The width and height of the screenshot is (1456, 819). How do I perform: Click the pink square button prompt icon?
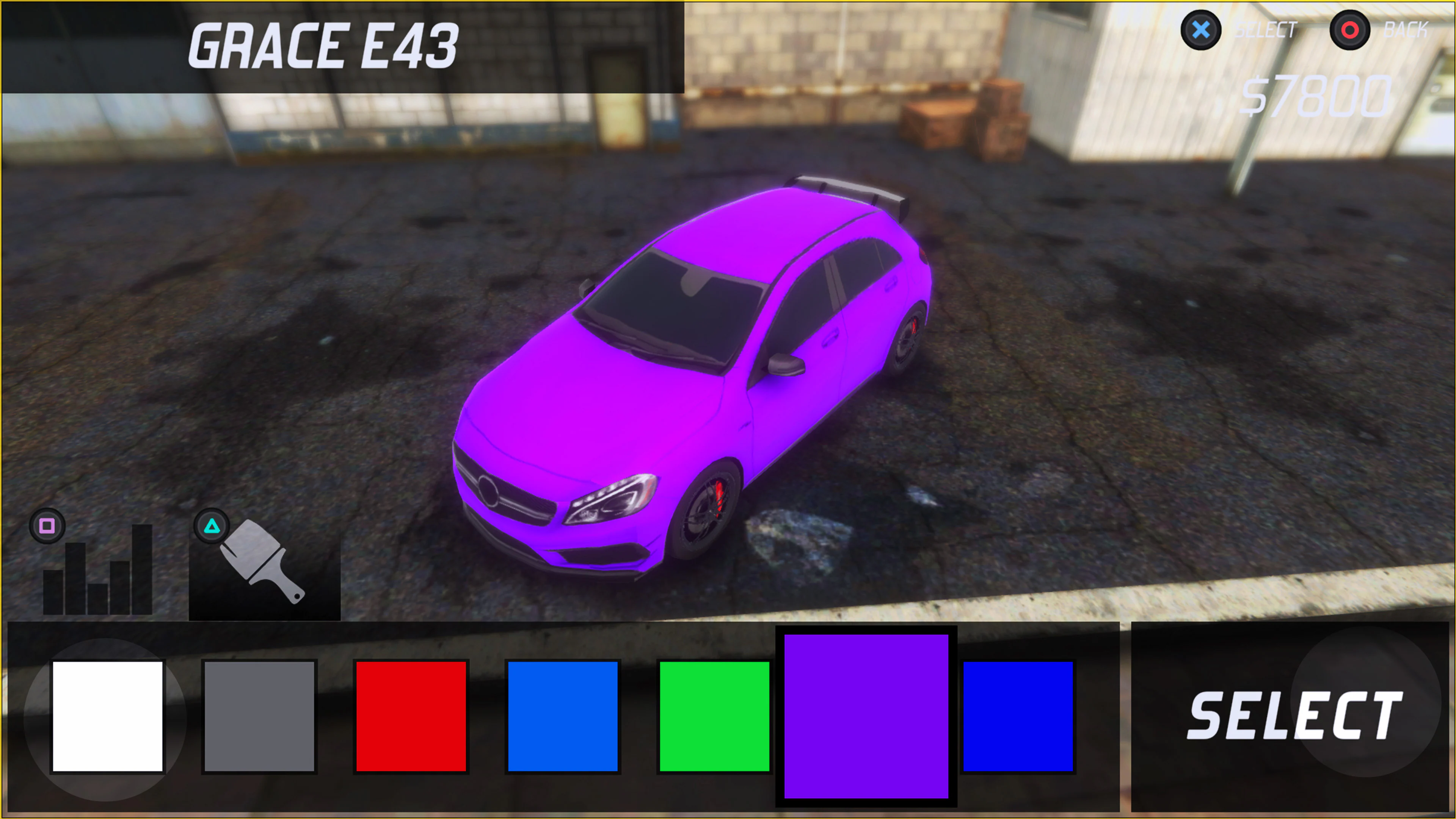[47, 527]
